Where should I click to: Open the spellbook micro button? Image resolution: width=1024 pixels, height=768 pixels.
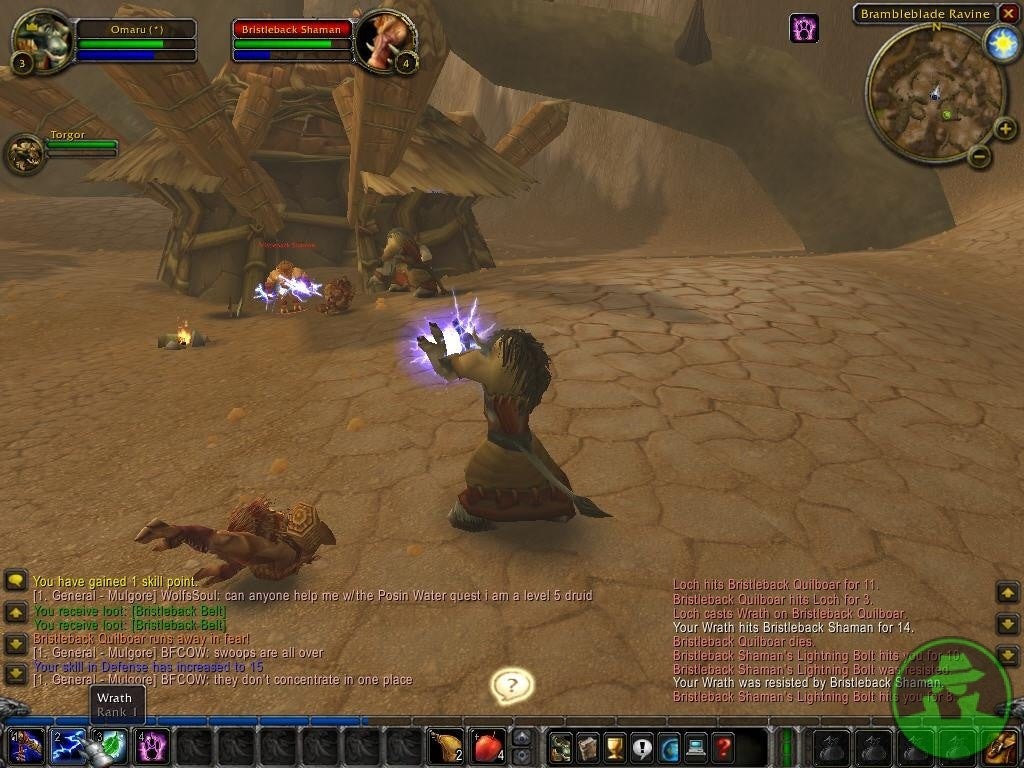(588, 746)
